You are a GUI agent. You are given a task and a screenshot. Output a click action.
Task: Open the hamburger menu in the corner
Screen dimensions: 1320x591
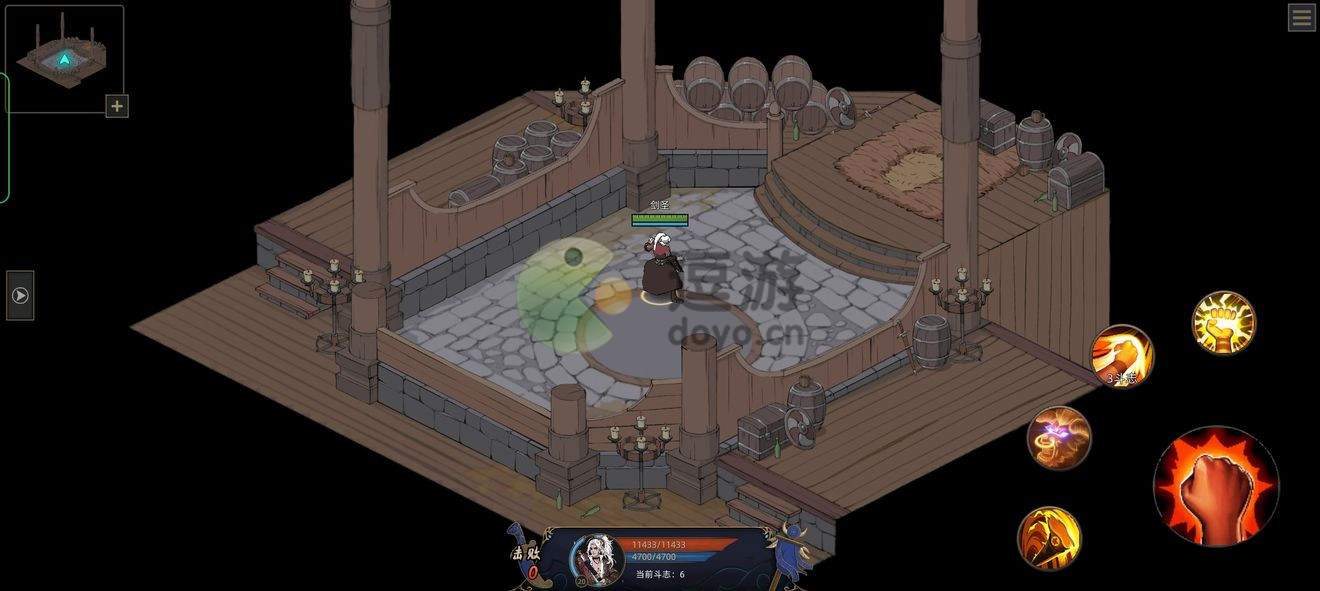pyautogui.click(x=1301, y=17)
